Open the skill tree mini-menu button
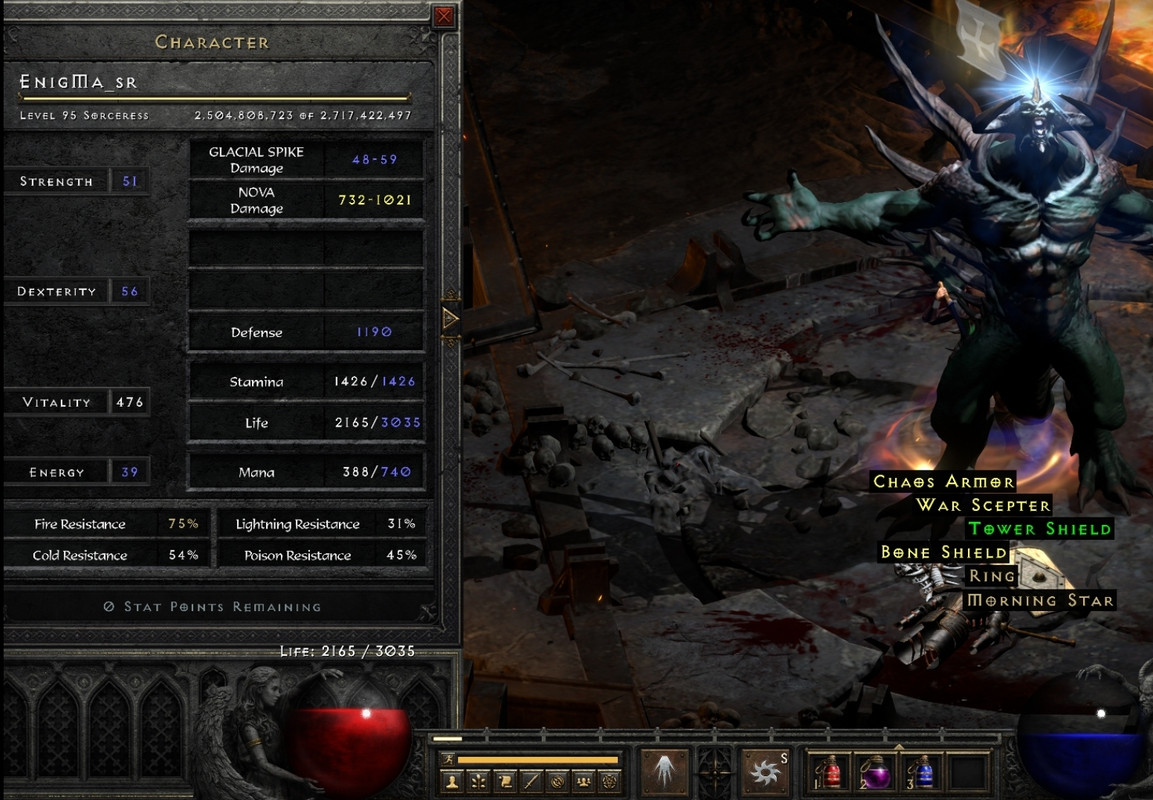1153x800 pixels. coord(479,781)
